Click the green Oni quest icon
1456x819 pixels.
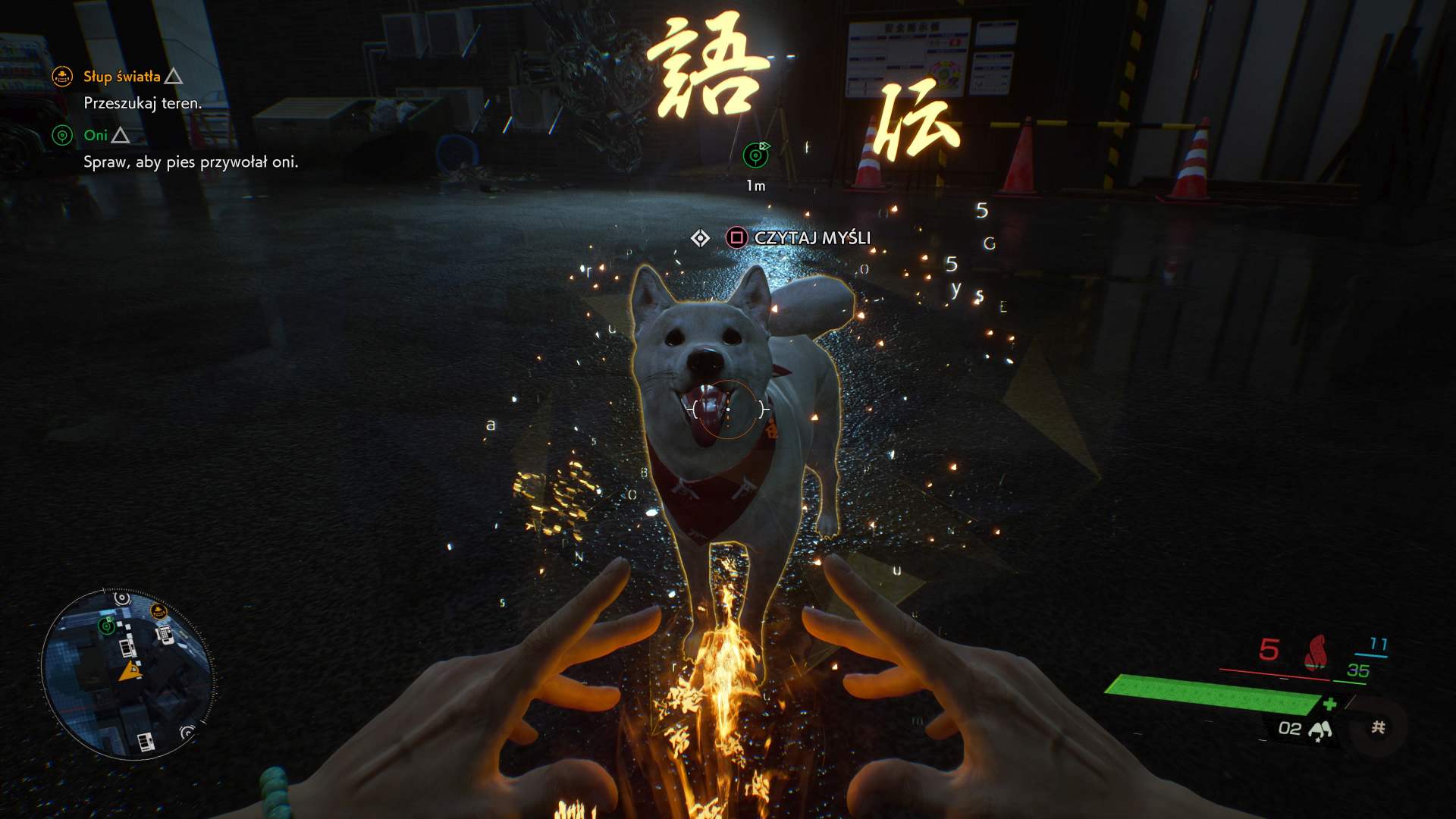click(62, 136)
